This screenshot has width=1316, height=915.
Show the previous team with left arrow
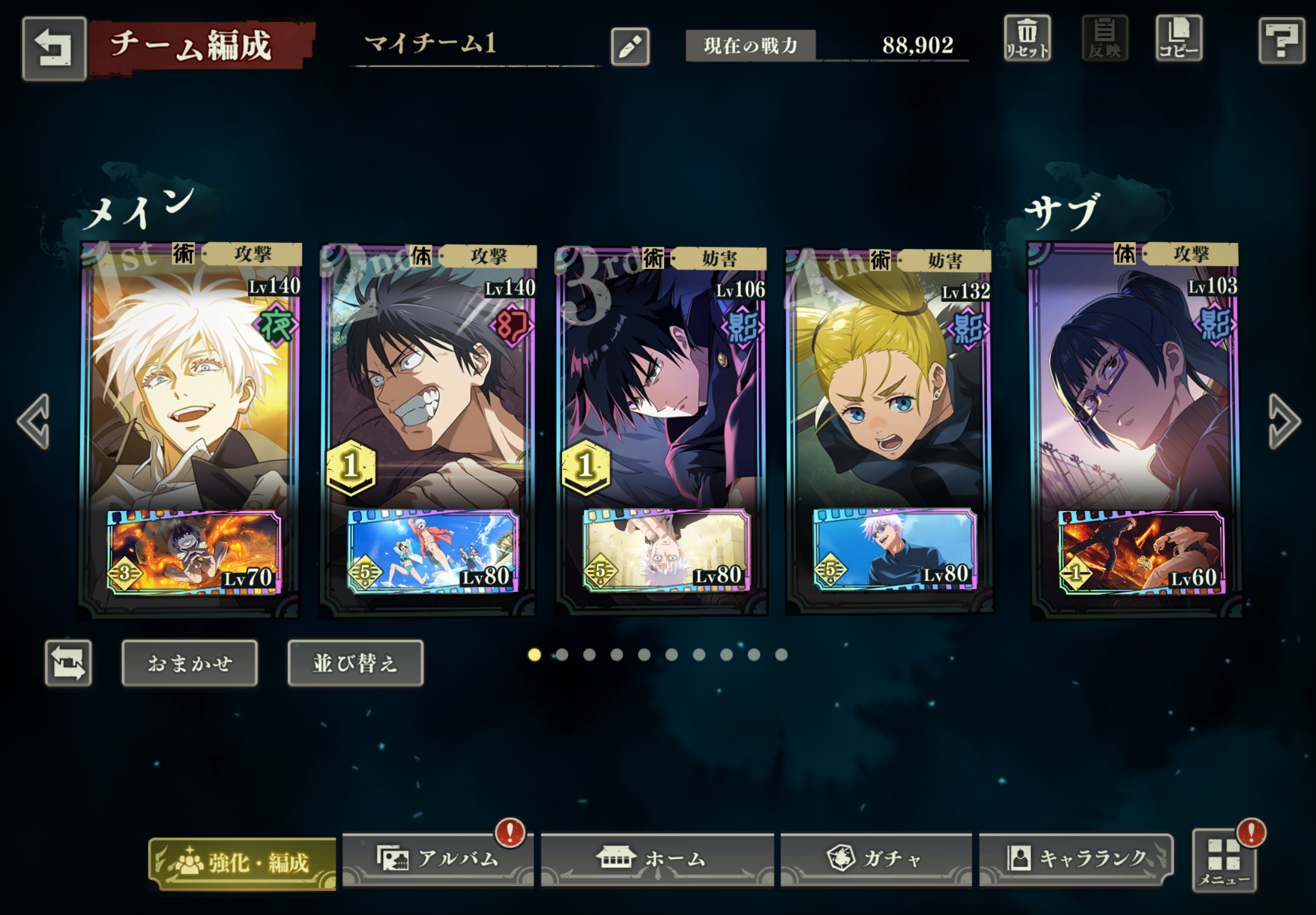point(35,421)
